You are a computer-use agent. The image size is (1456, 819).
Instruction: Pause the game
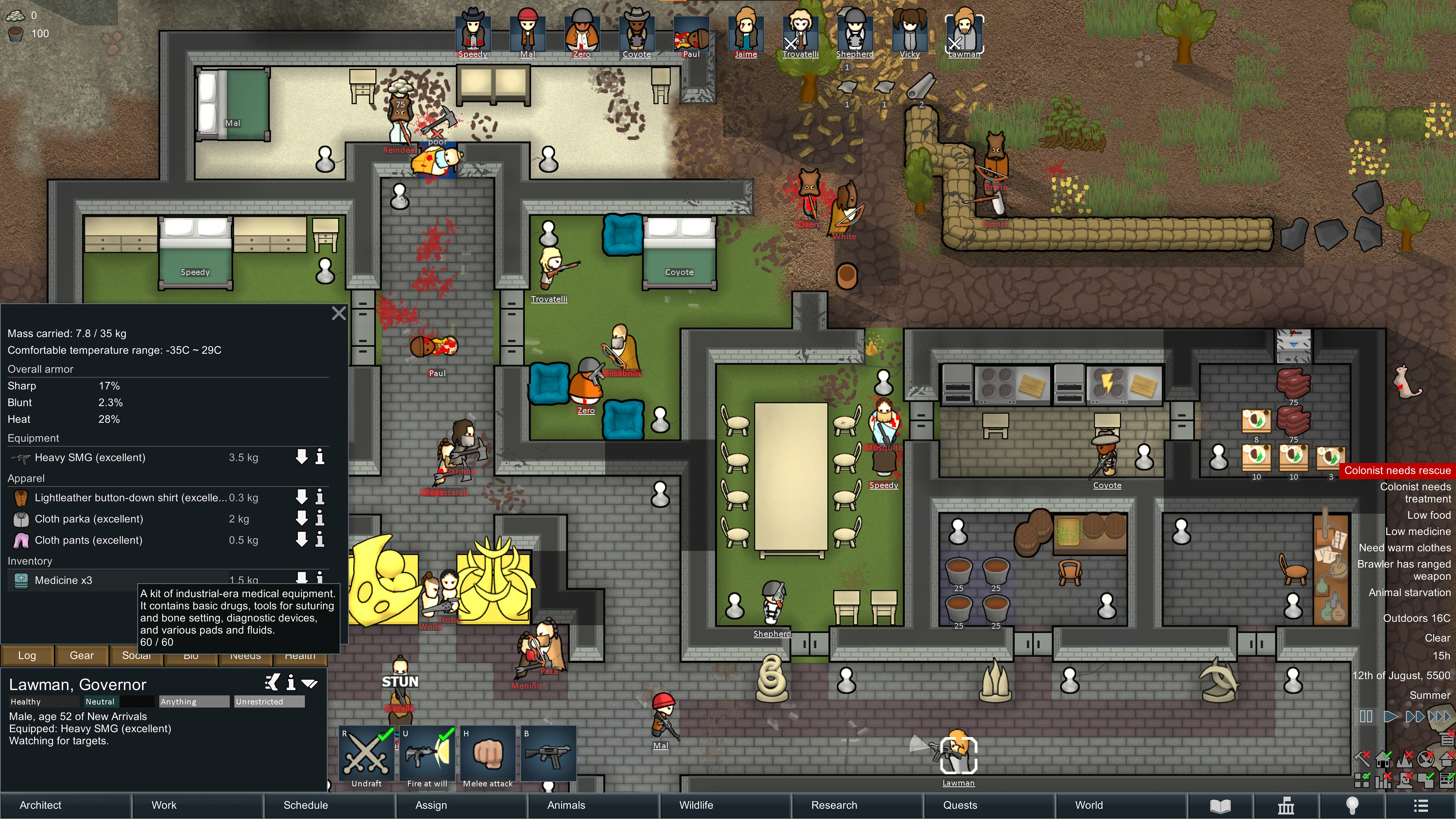1365,717
